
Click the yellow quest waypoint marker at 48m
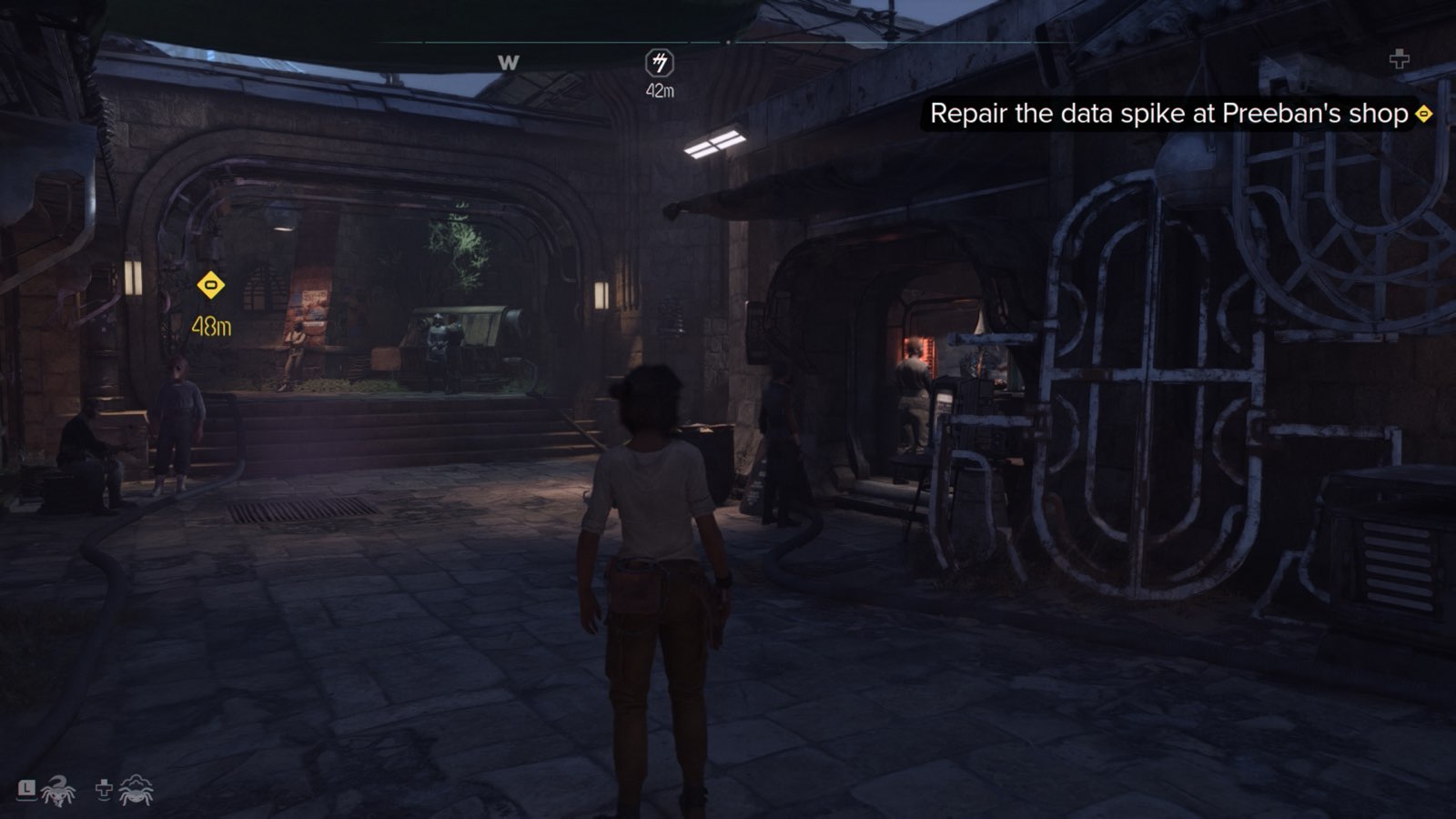[x=211, y=286]
